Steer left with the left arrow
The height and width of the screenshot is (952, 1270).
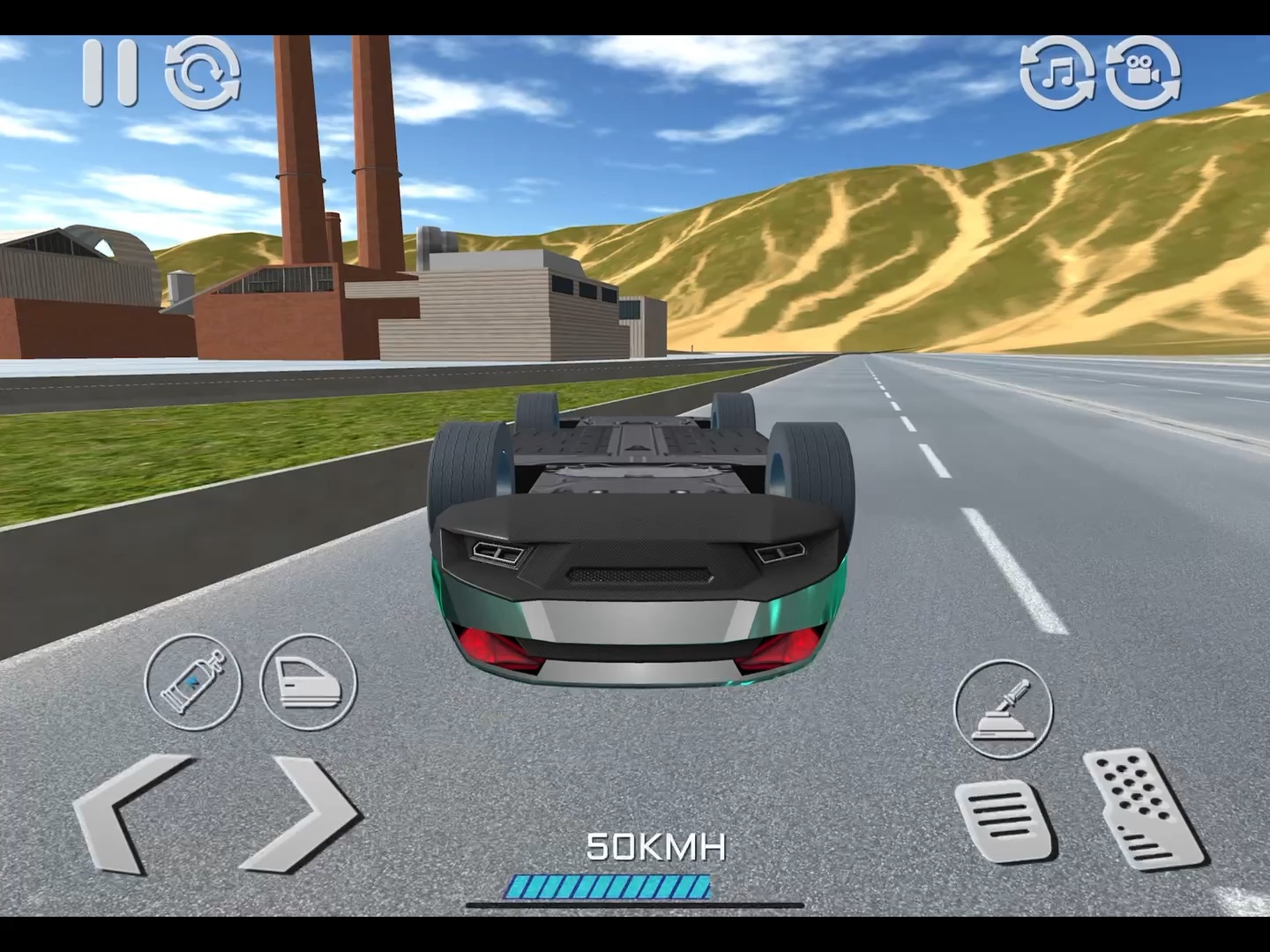132,814
